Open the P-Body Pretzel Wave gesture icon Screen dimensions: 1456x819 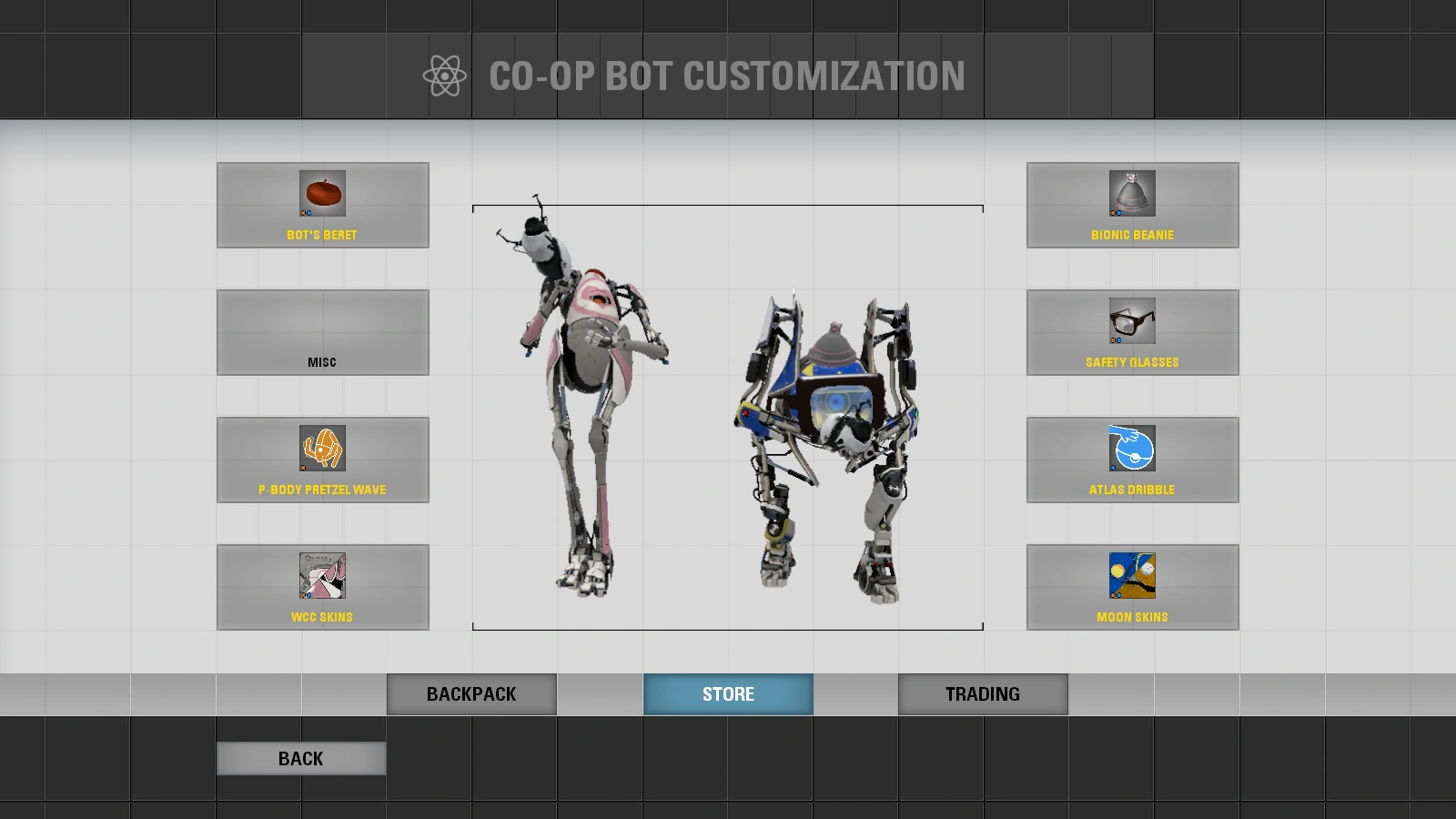click(322, 448)
